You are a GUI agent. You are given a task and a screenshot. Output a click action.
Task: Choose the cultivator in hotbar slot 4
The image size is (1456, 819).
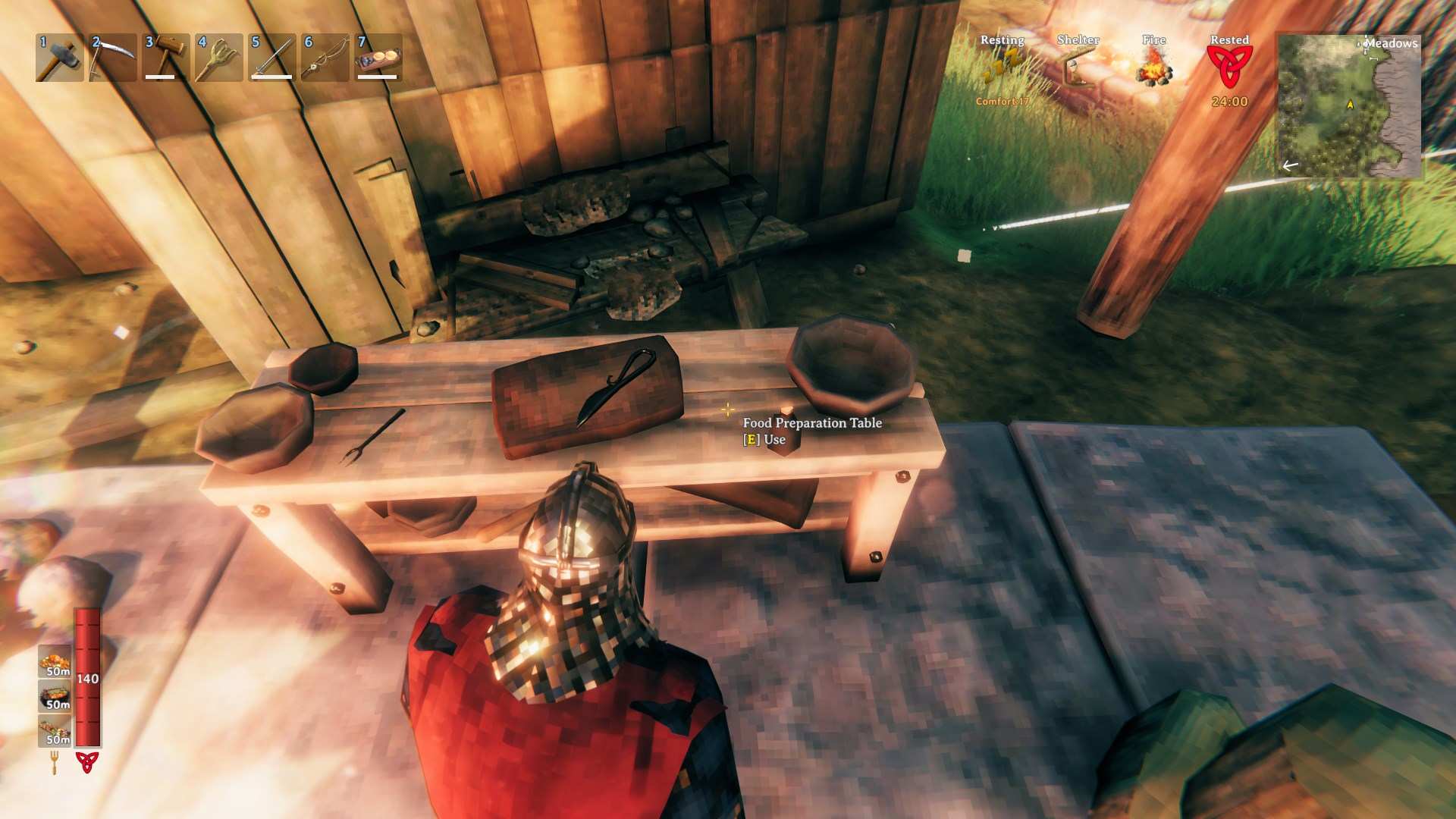219,58
